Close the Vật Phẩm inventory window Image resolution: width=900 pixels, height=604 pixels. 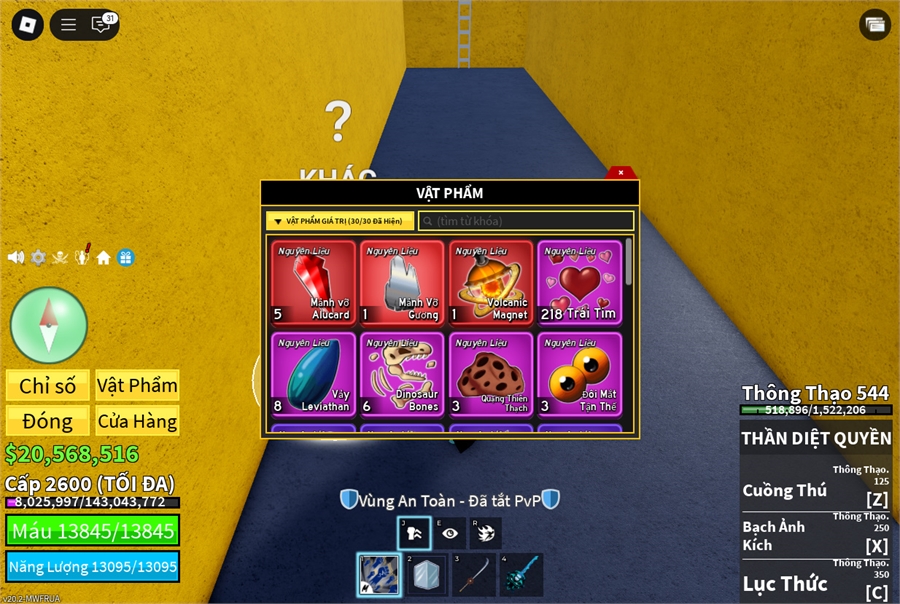point(621,173)
